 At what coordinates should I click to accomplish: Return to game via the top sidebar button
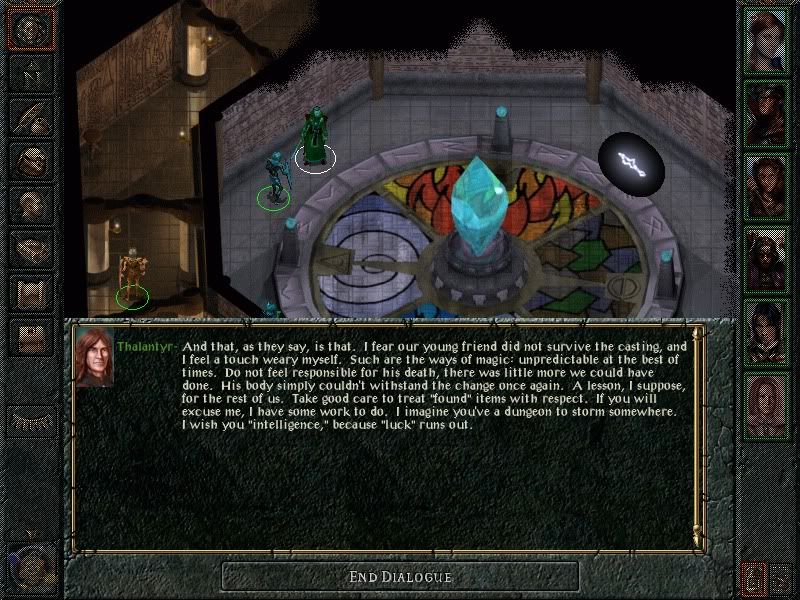[x=30, y=29]
